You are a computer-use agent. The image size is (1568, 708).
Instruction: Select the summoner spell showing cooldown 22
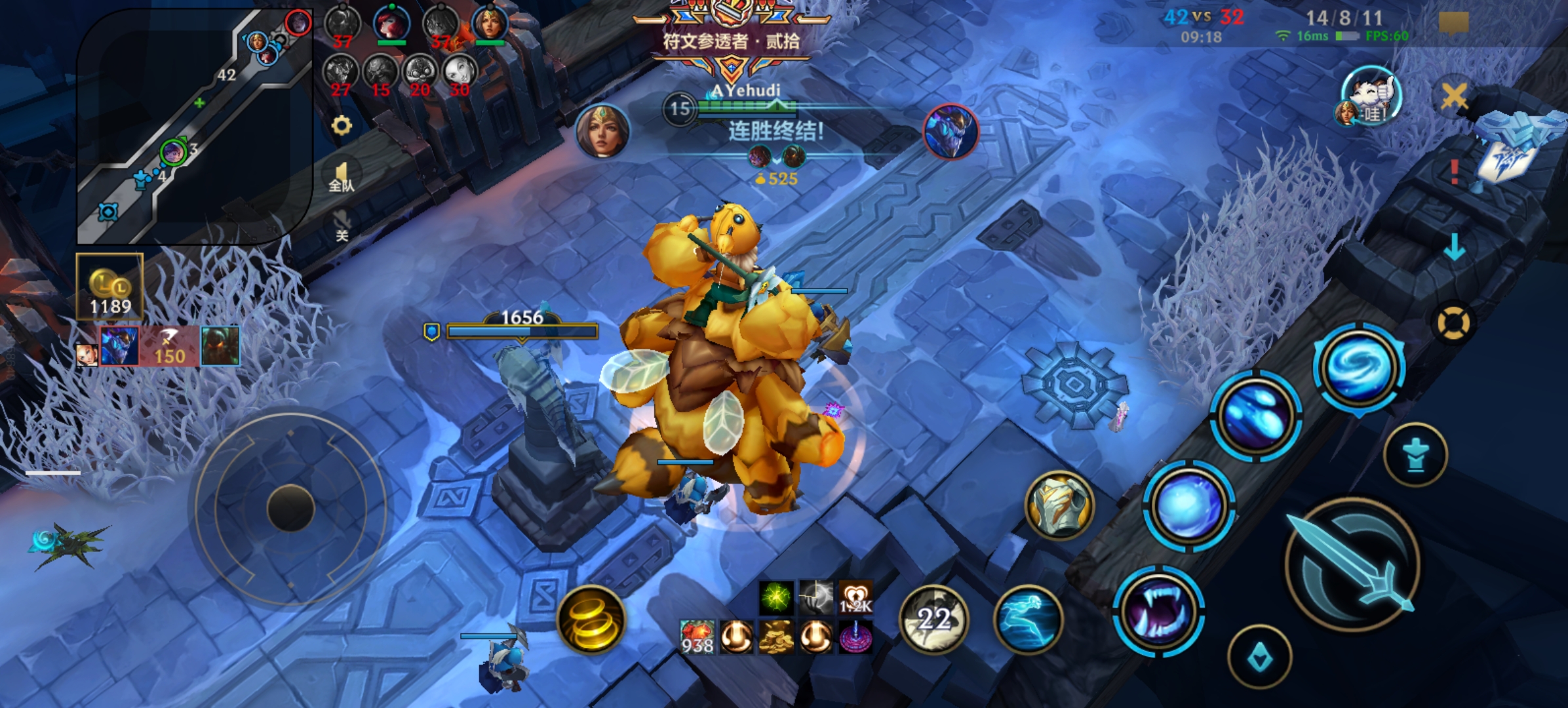tap(934, 619)
